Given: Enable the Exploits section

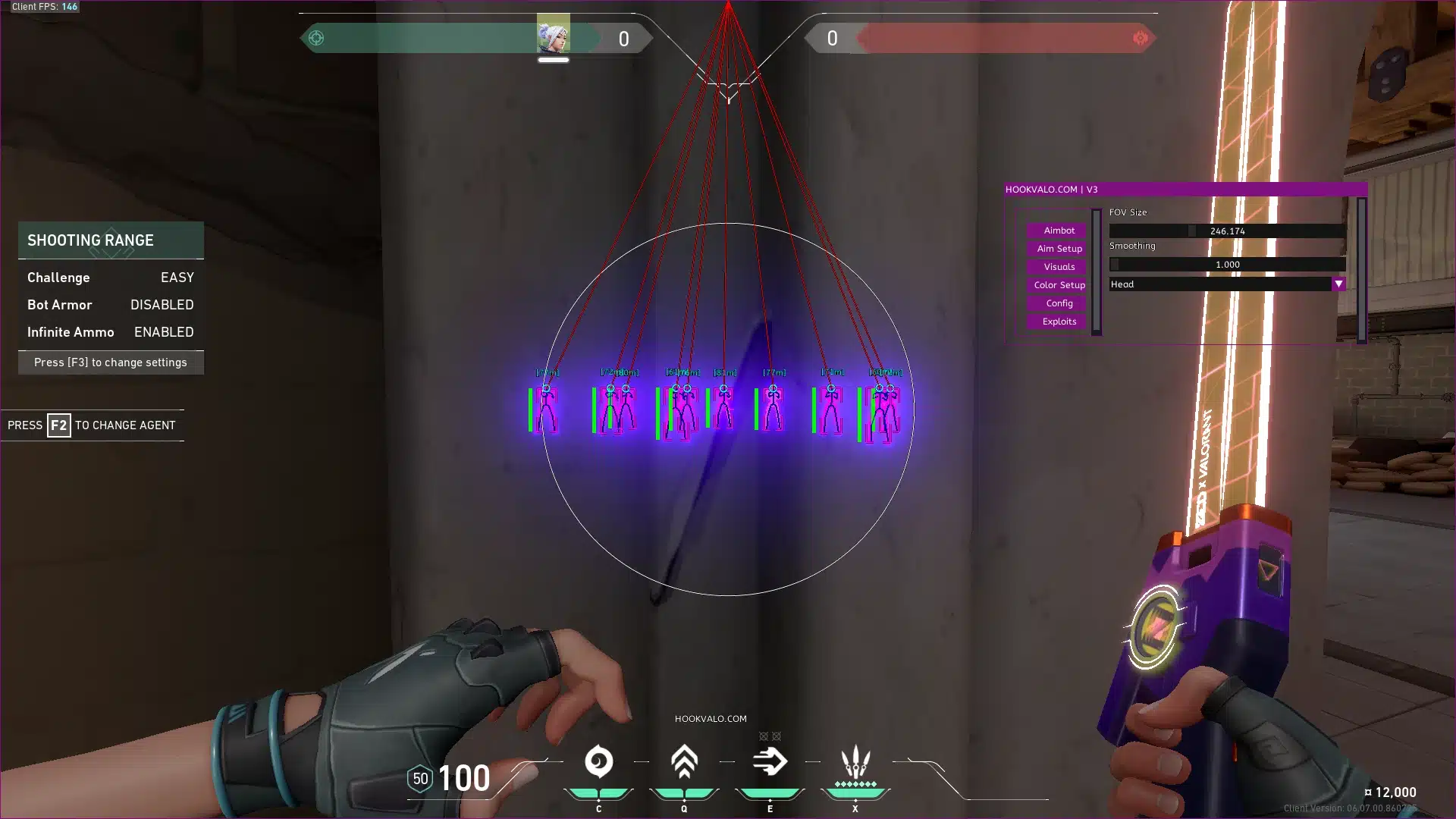Looking at the screenshot, I should 1057,321.
